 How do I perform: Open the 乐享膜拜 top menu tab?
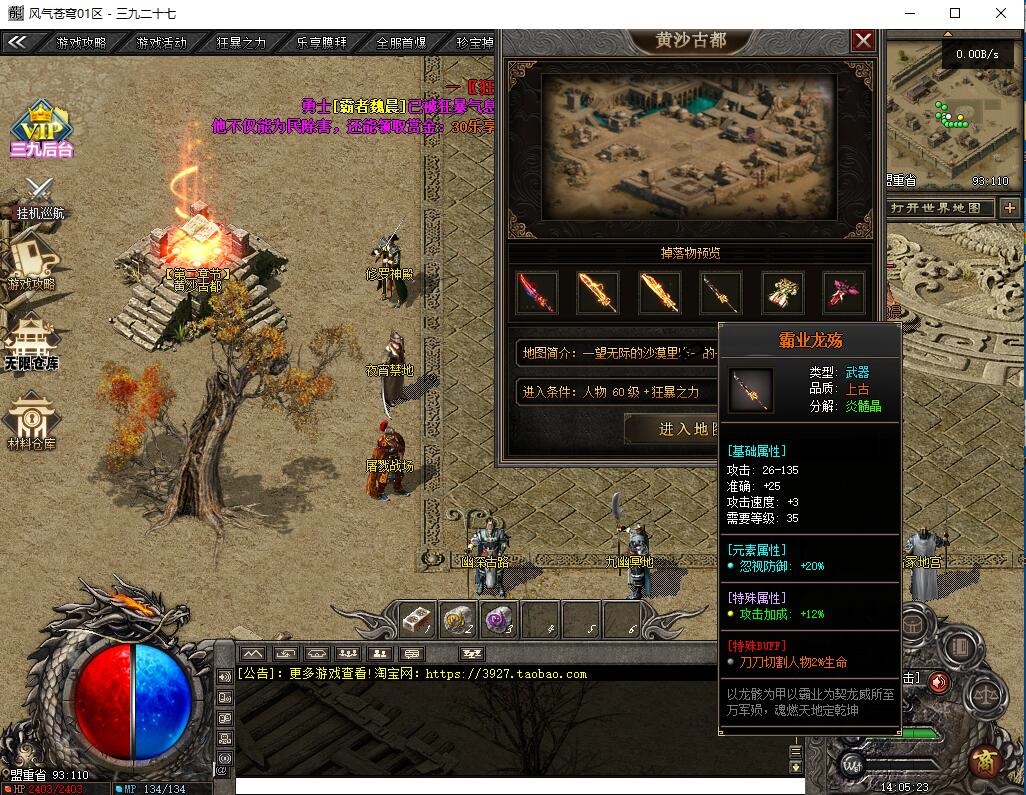(x=321, y=43)
